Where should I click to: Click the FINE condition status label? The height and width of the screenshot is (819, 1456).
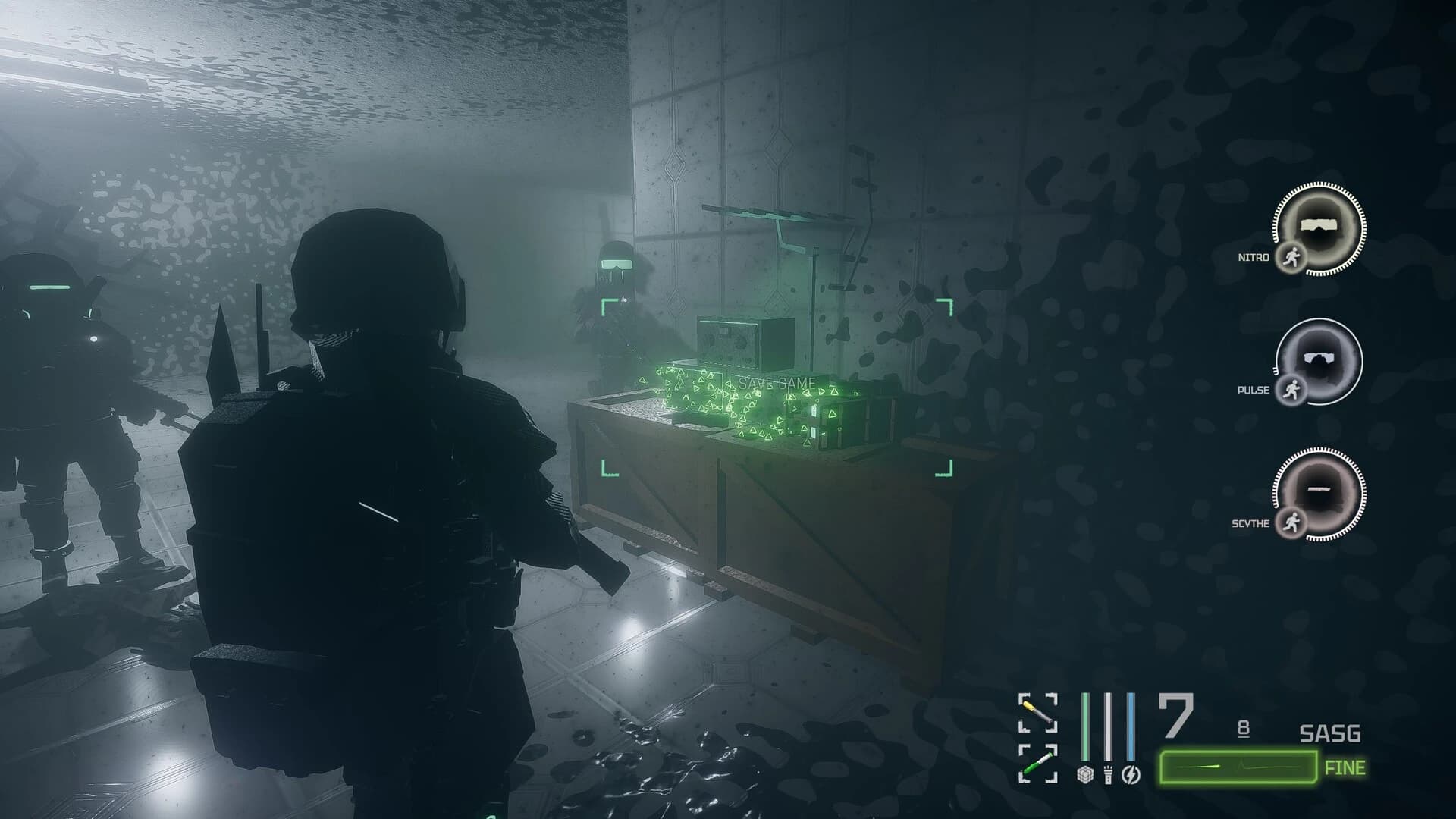[1346, 767]
